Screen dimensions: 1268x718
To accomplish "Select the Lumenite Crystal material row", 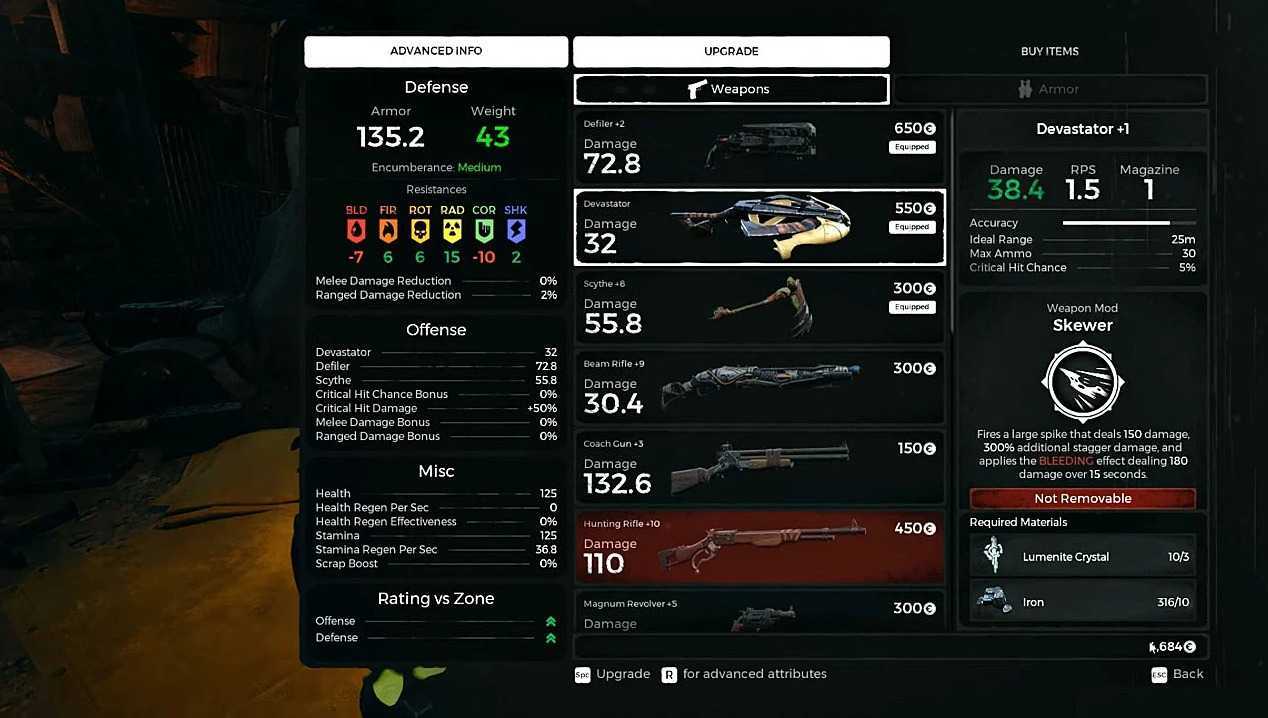I will (1082, 557).
